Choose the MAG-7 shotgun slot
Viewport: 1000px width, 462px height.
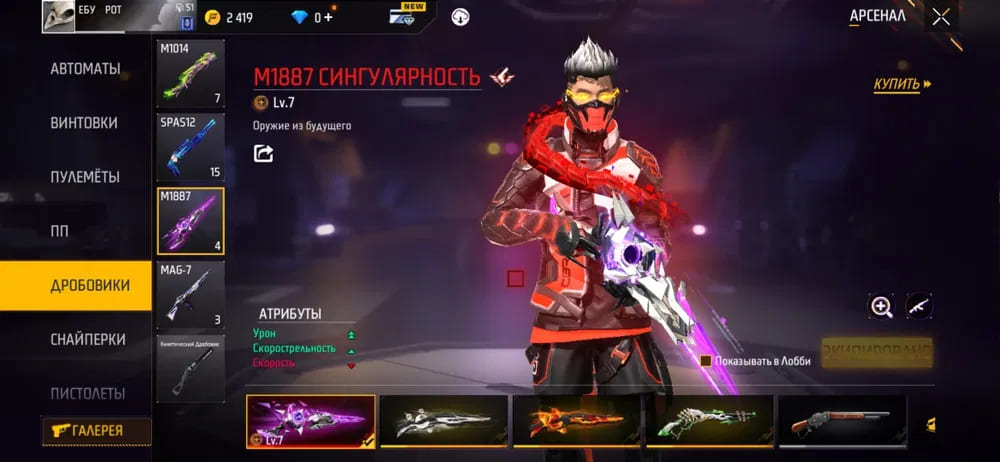pyautogui.click(x=191, y=294)
